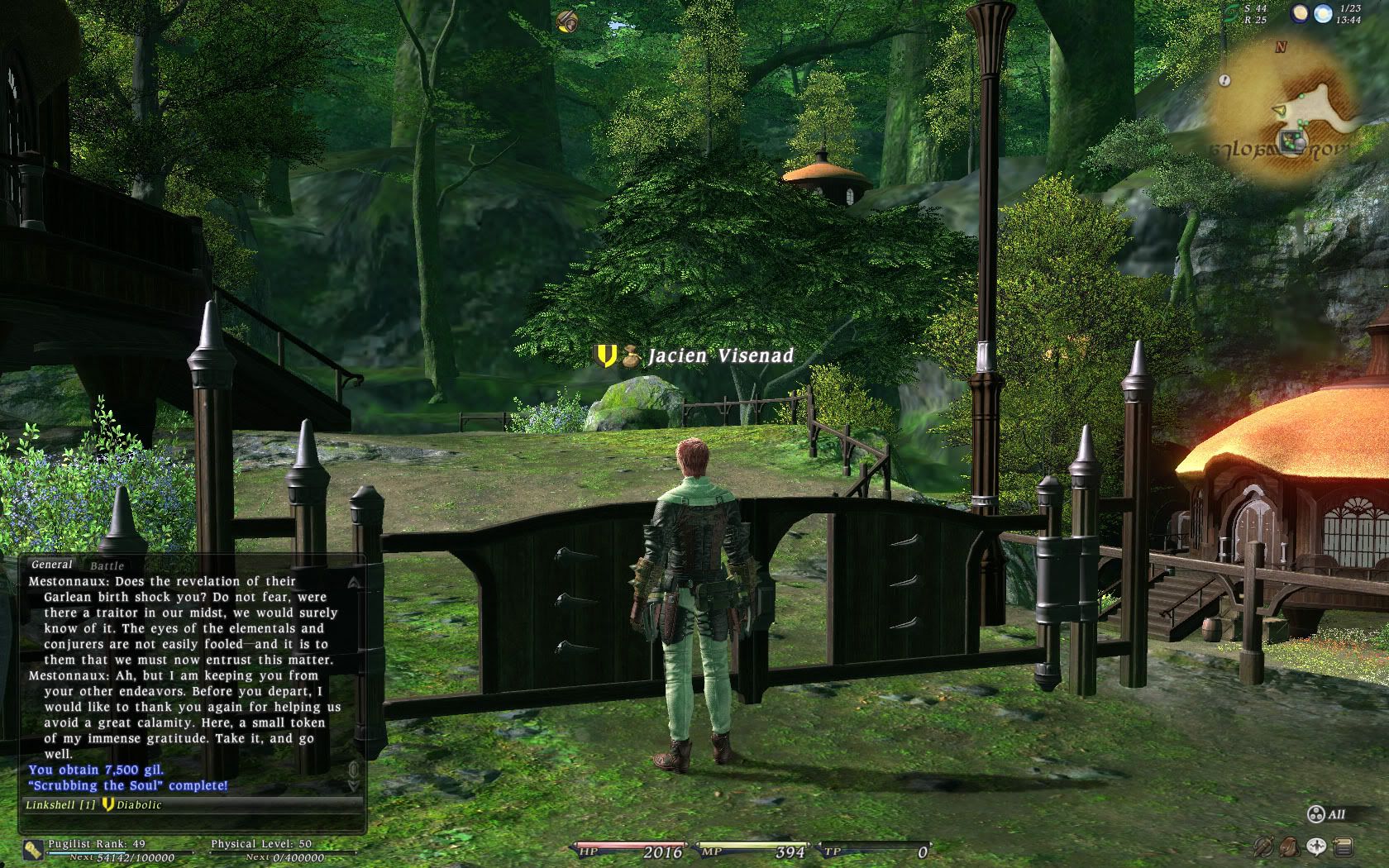Toggle the All target filter

point(1326,815)
